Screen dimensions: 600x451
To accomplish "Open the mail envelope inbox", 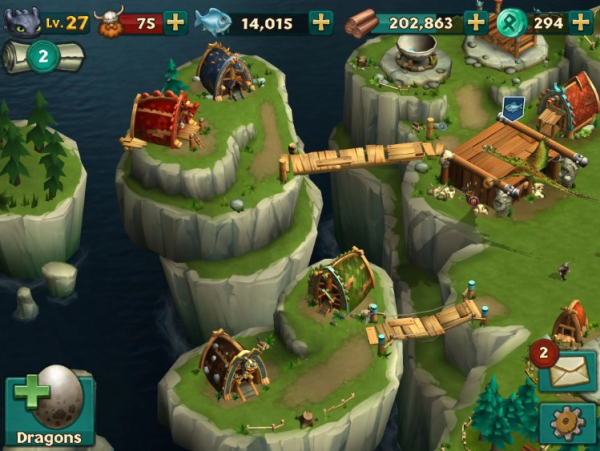I will pos(570,370).
